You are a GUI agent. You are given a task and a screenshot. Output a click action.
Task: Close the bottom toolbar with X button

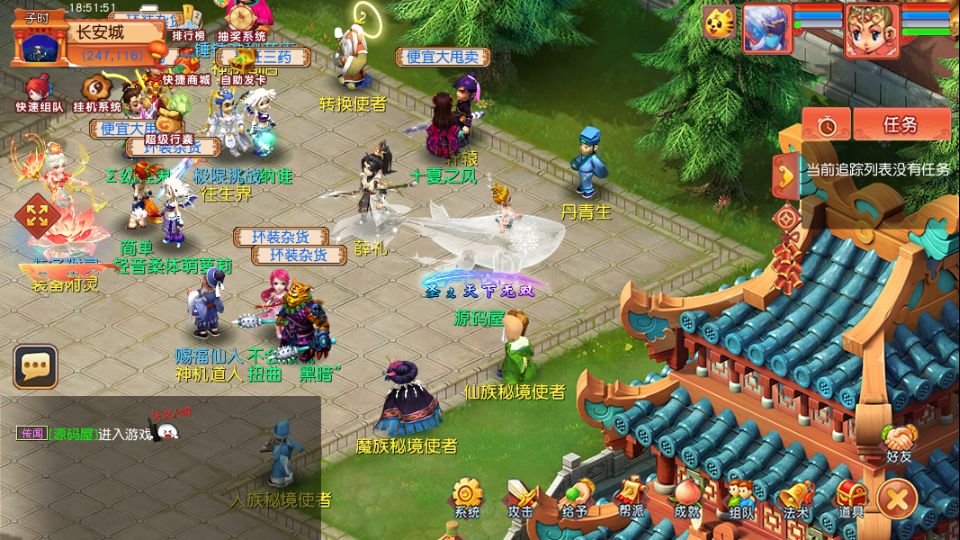897,496
